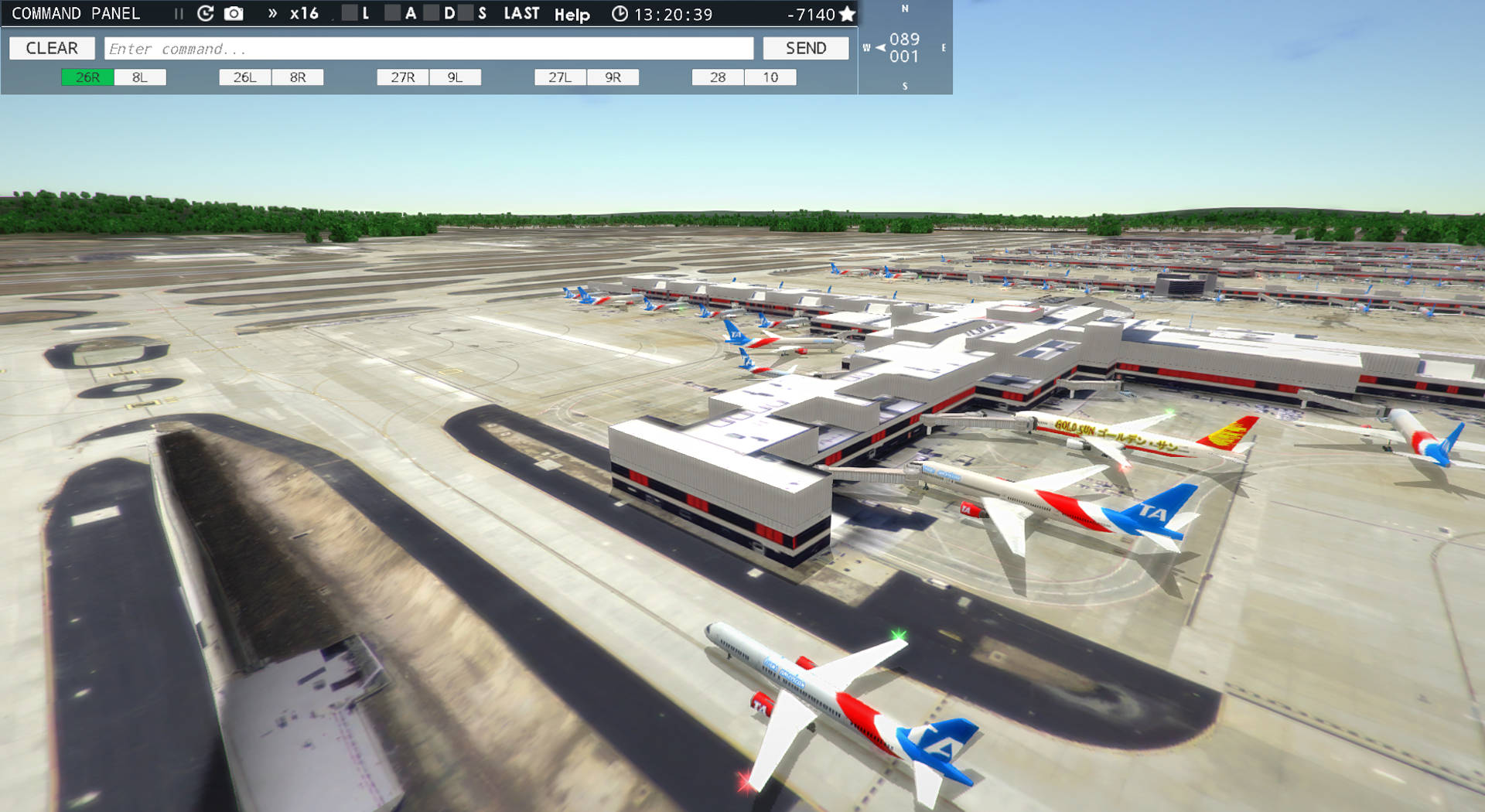Click the N marker on the compass

point(903,10)
